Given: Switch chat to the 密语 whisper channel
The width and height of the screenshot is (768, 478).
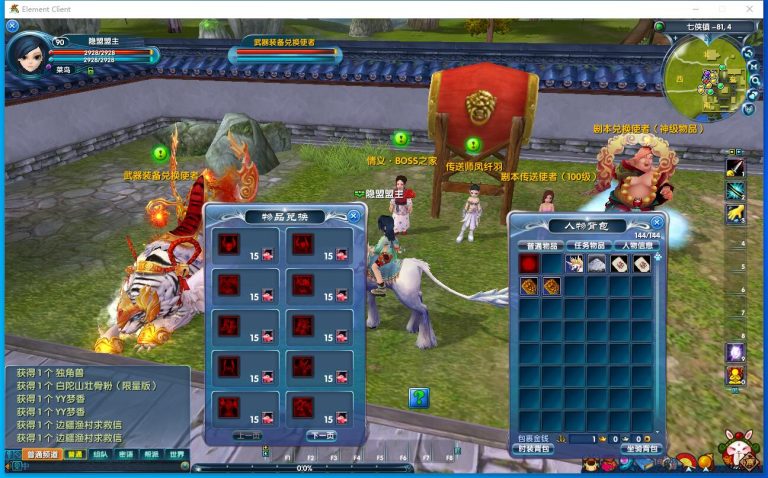Looking at the screenshot, I should (x=126, y=454).
